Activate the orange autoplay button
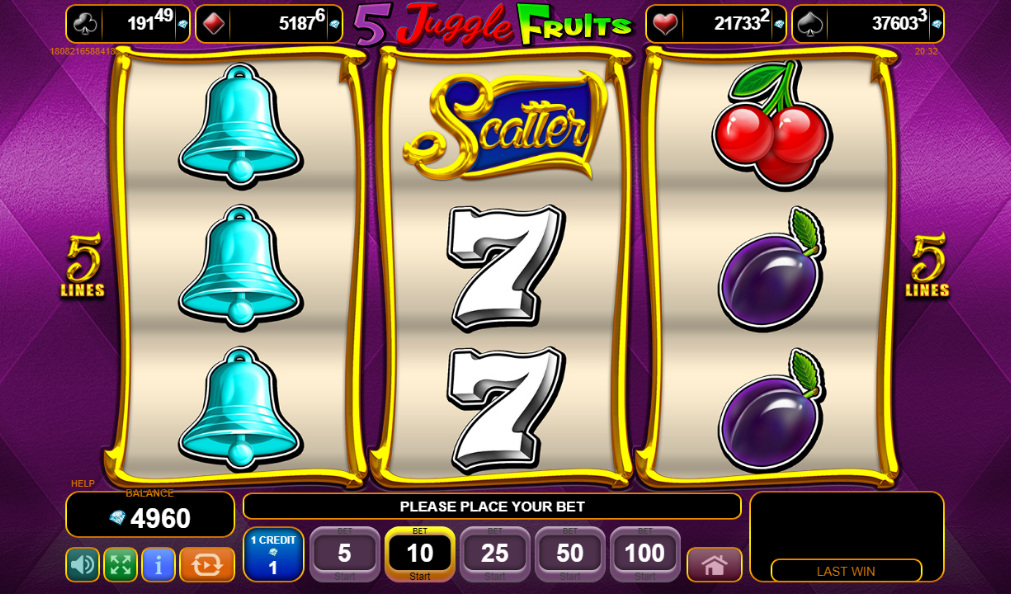1011x594 pixels. coord(207,565)
